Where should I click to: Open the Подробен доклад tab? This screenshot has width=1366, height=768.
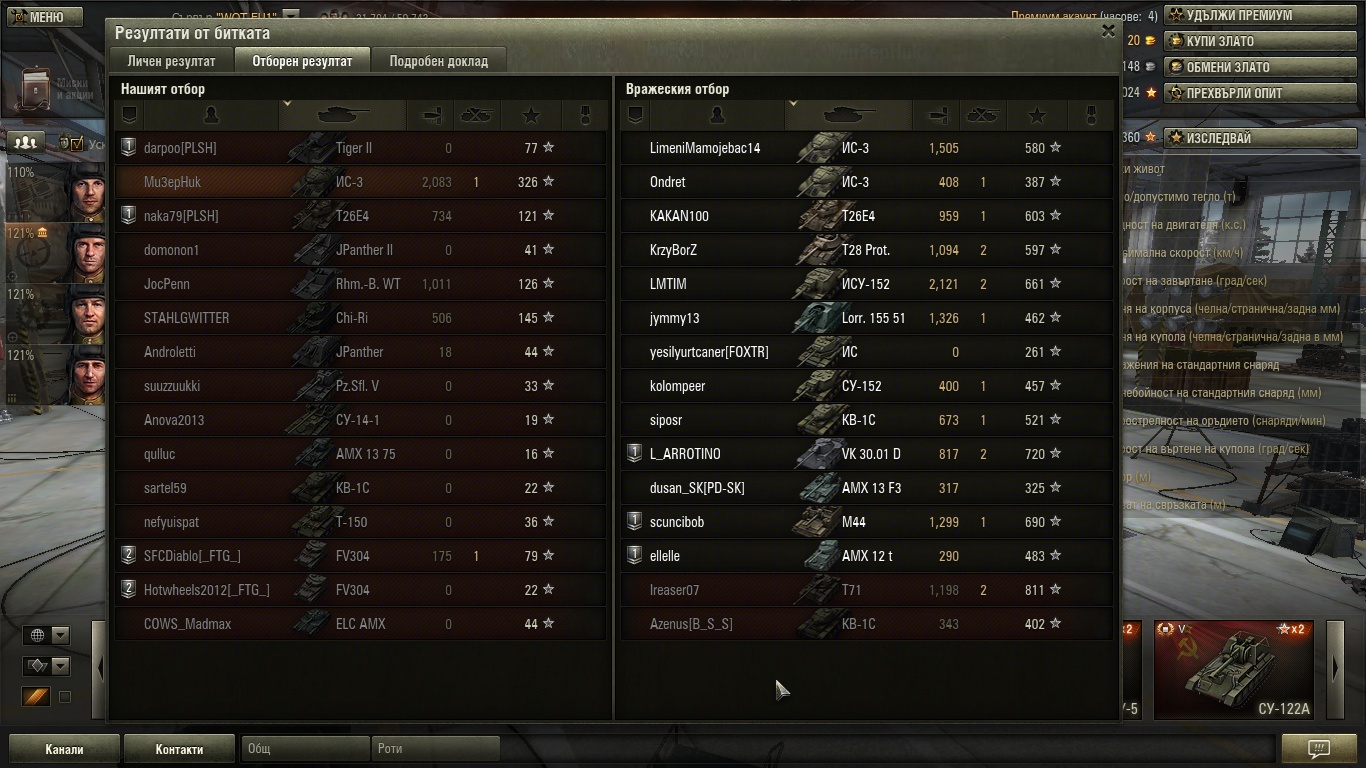coord(438,61)
